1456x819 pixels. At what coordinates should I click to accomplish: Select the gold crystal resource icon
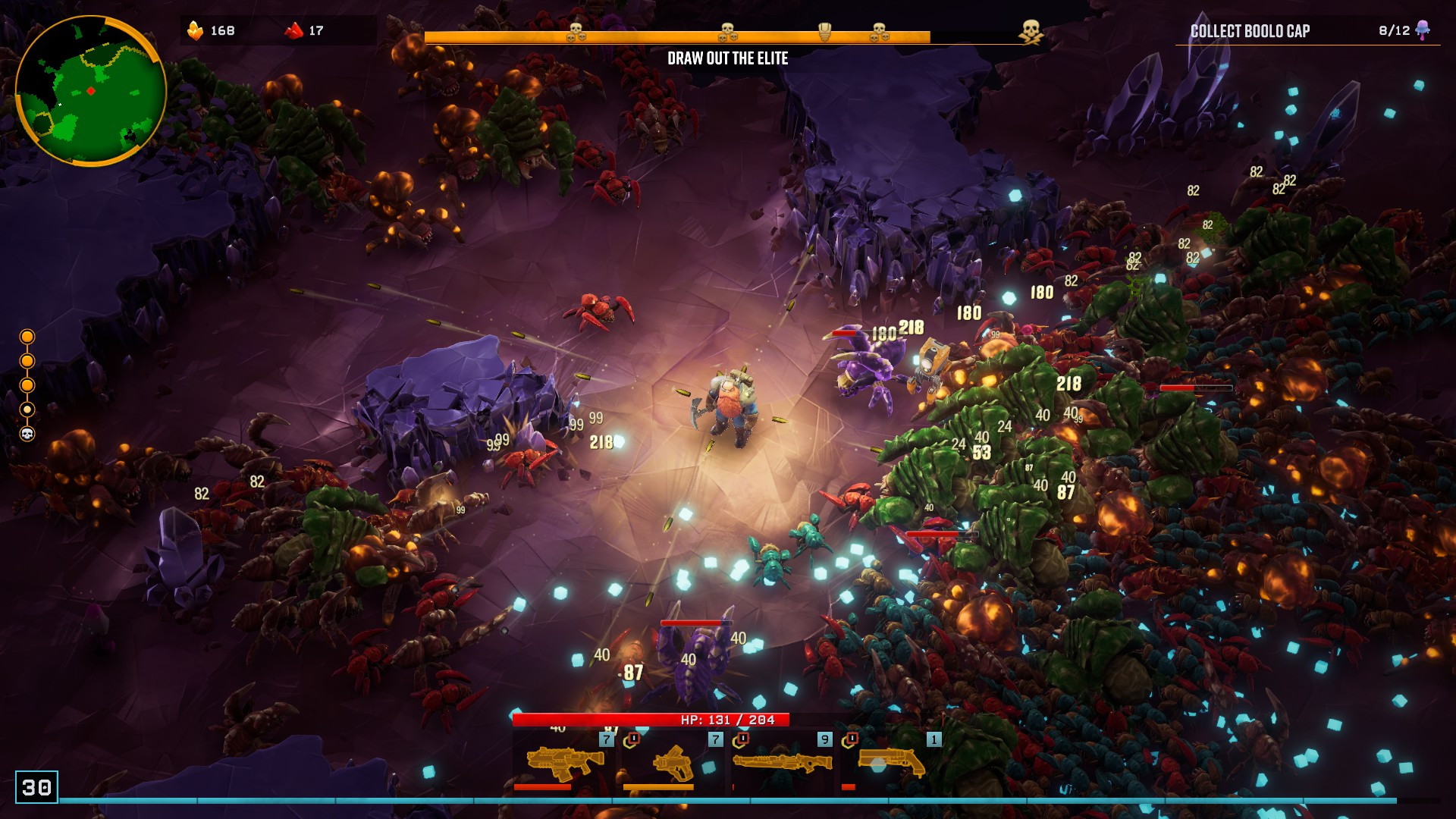point(196,30)
